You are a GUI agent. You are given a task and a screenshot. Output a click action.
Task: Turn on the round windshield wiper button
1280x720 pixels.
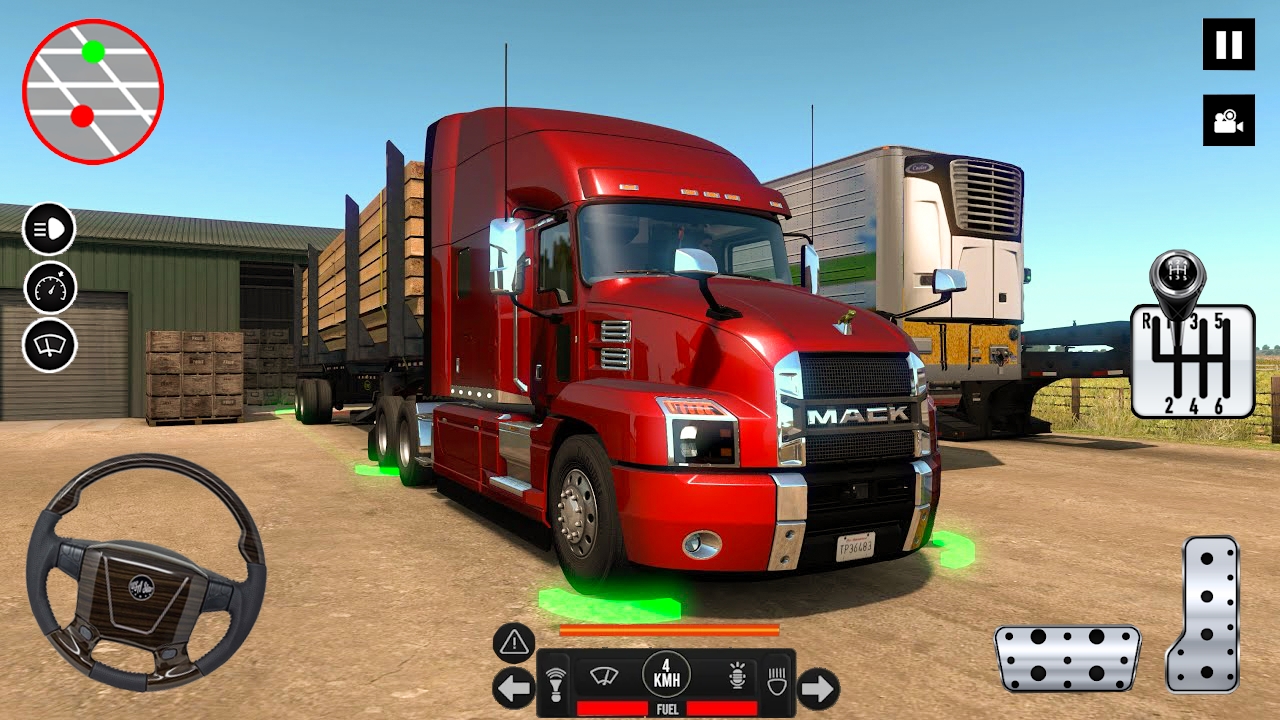pos(49,346)
